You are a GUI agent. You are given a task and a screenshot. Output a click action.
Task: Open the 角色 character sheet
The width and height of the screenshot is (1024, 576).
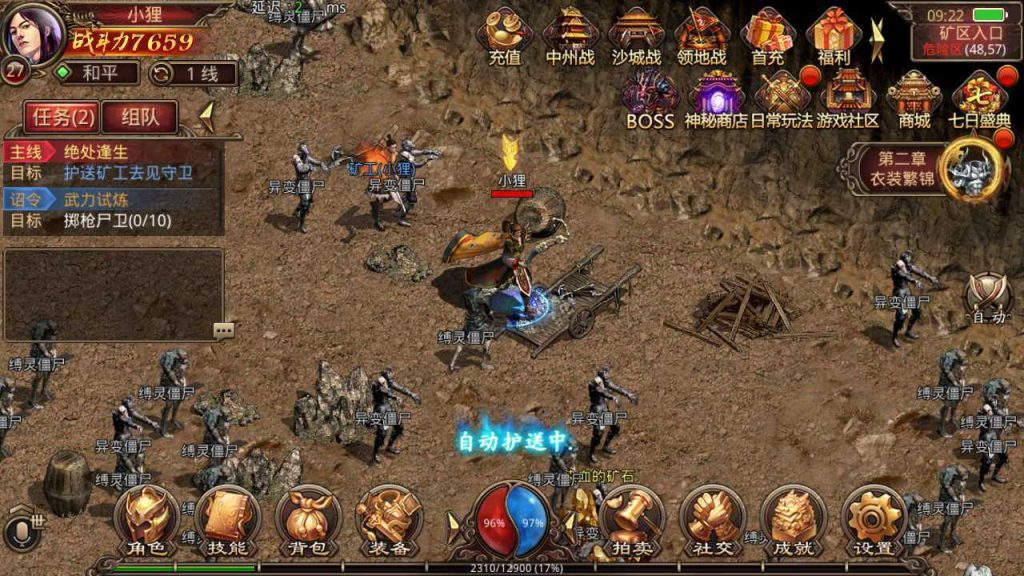coord(146,518)
